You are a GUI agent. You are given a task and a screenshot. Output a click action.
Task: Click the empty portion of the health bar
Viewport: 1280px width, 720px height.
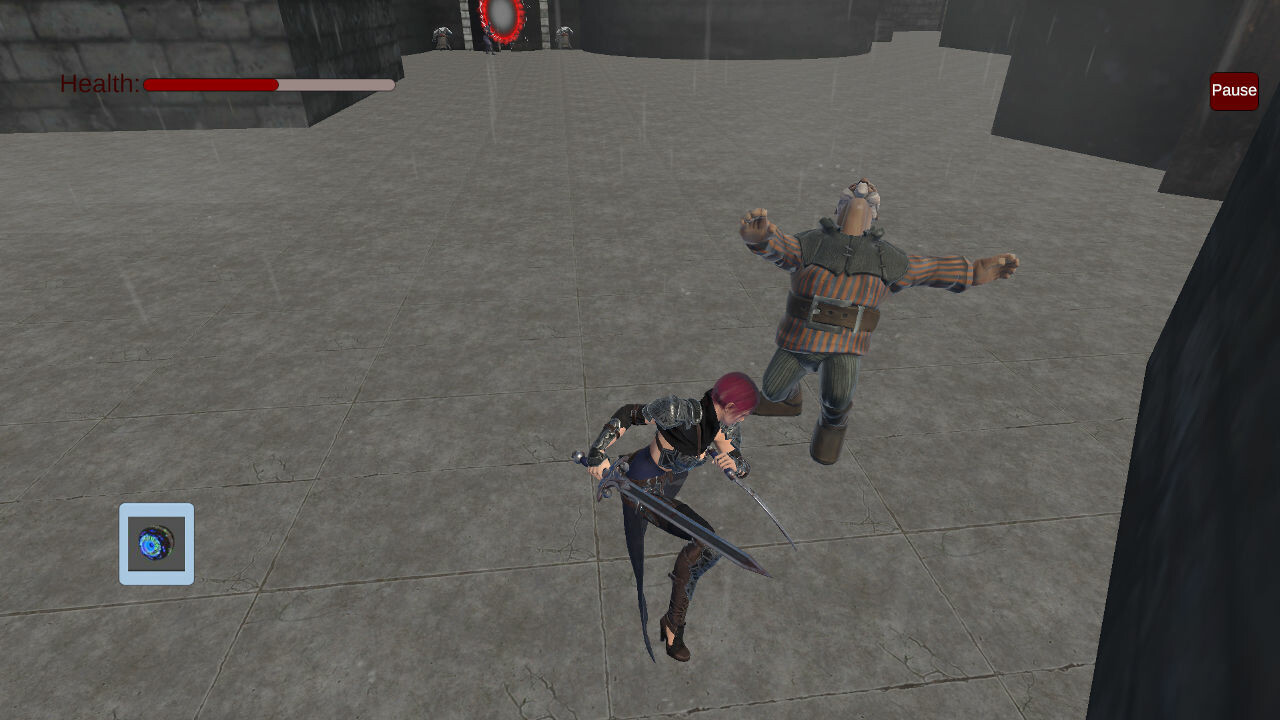[335, 85]
